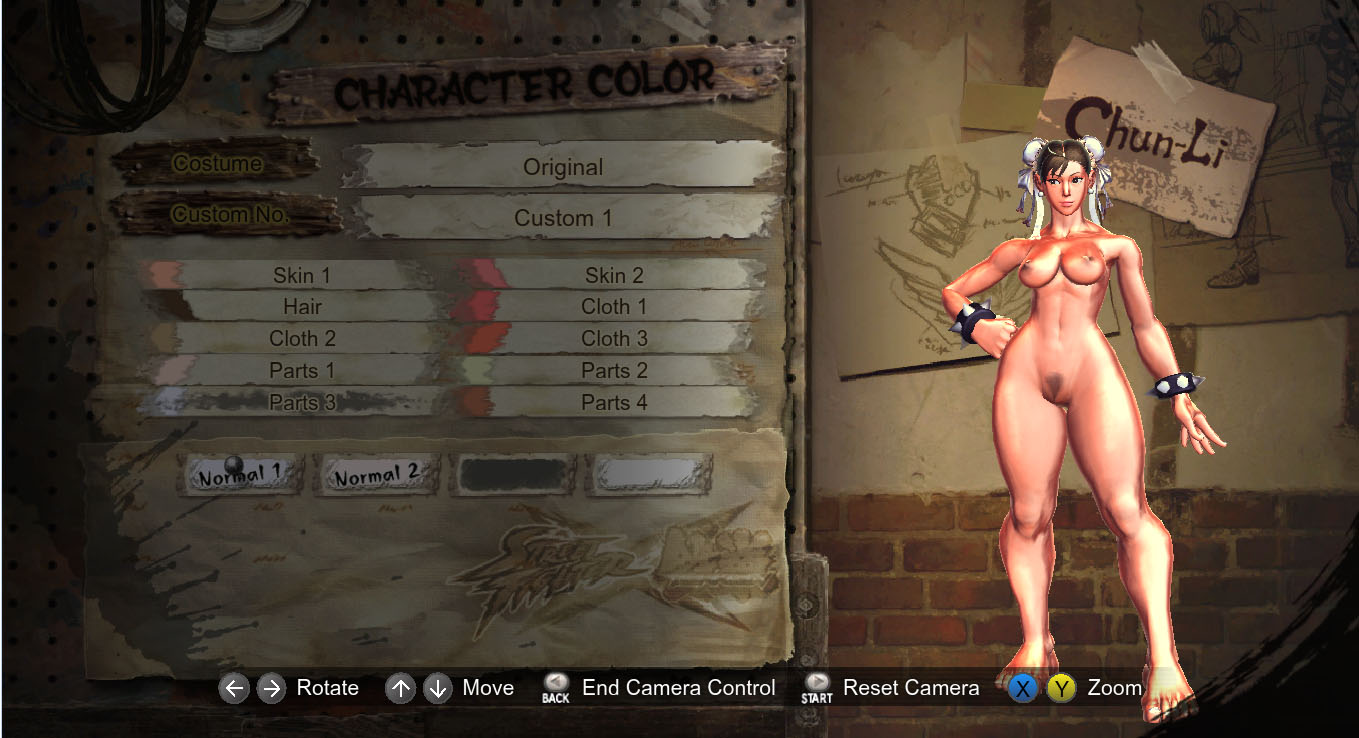Choose the Normal 1 color preset
The image size is (1359, 738).
[x=241, y=475]
